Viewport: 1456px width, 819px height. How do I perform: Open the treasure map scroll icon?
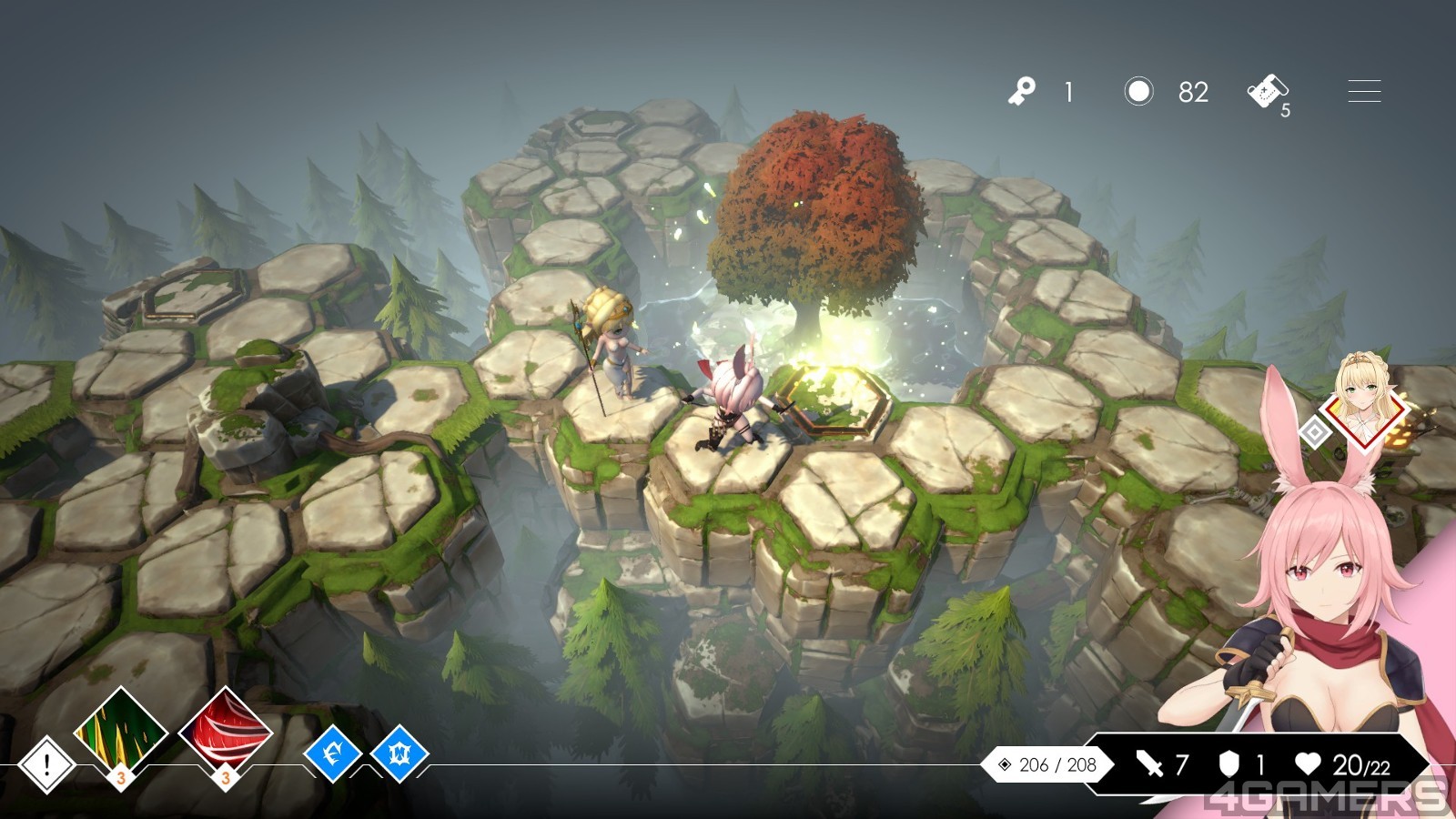(x=1266, y=92)
